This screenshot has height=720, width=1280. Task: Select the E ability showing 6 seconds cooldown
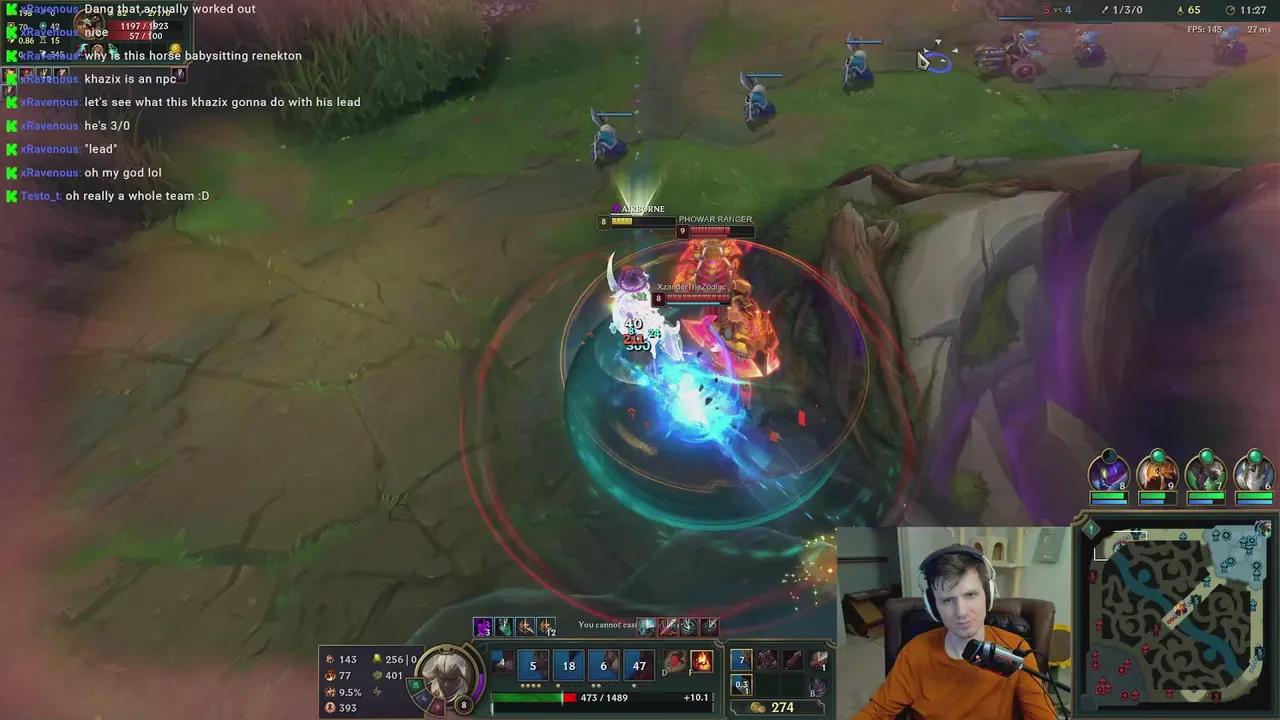(x=603, y=665)
